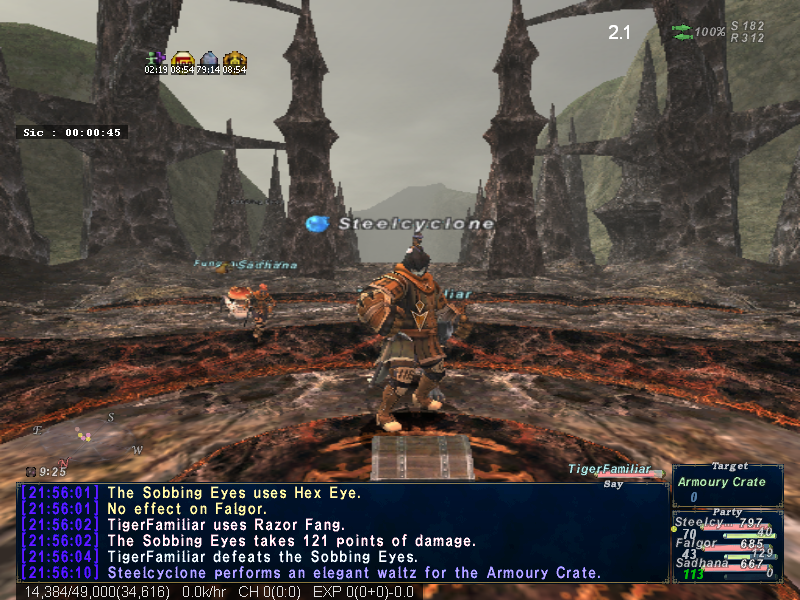Screen dimensions: 800x600
Task: Click the green send/receive connection arrows icon
Action: pyautogui.click(x=681, y=31)
